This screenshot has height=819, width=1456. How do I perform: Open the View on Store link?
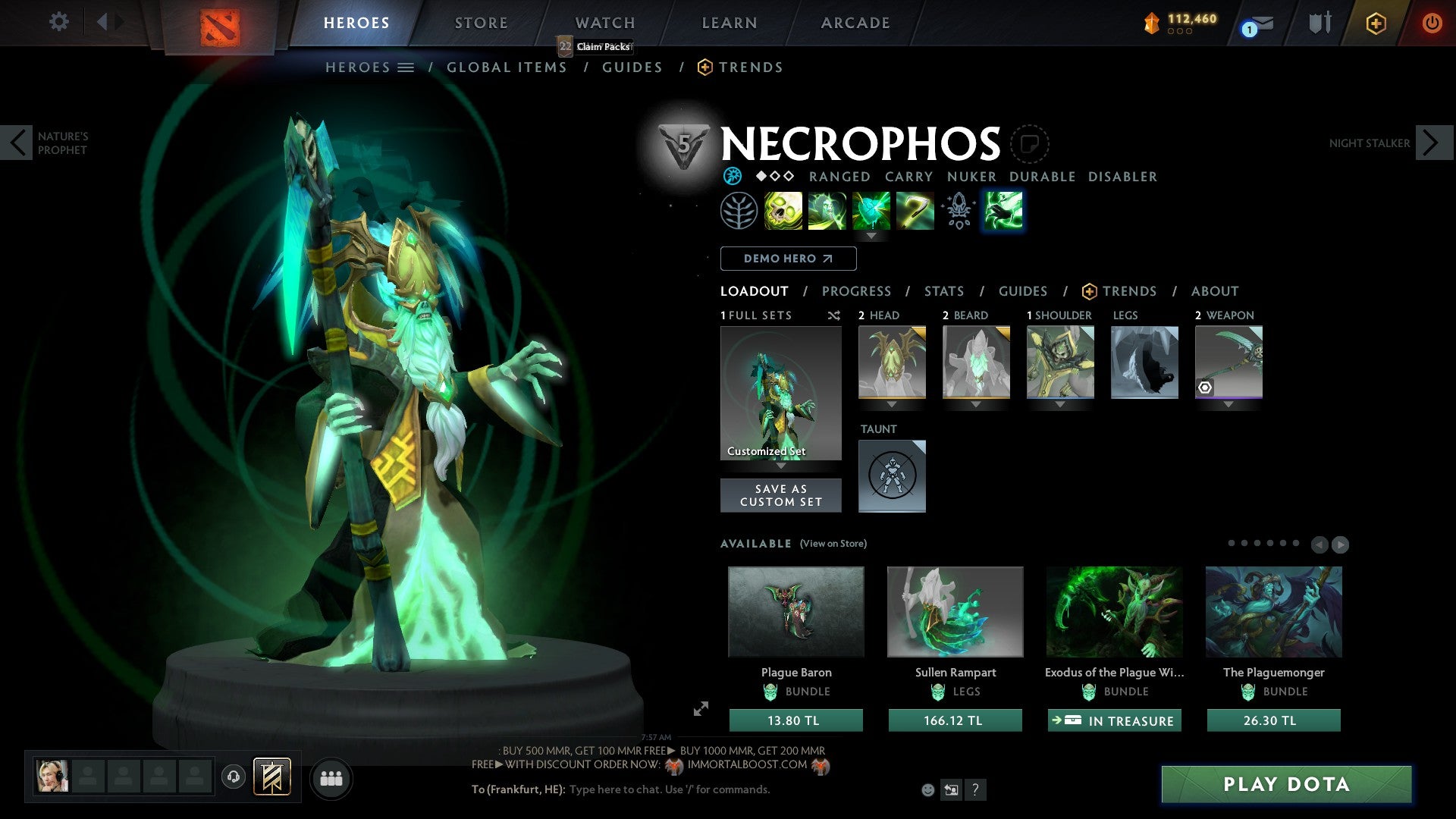click(x=831, y=544)
